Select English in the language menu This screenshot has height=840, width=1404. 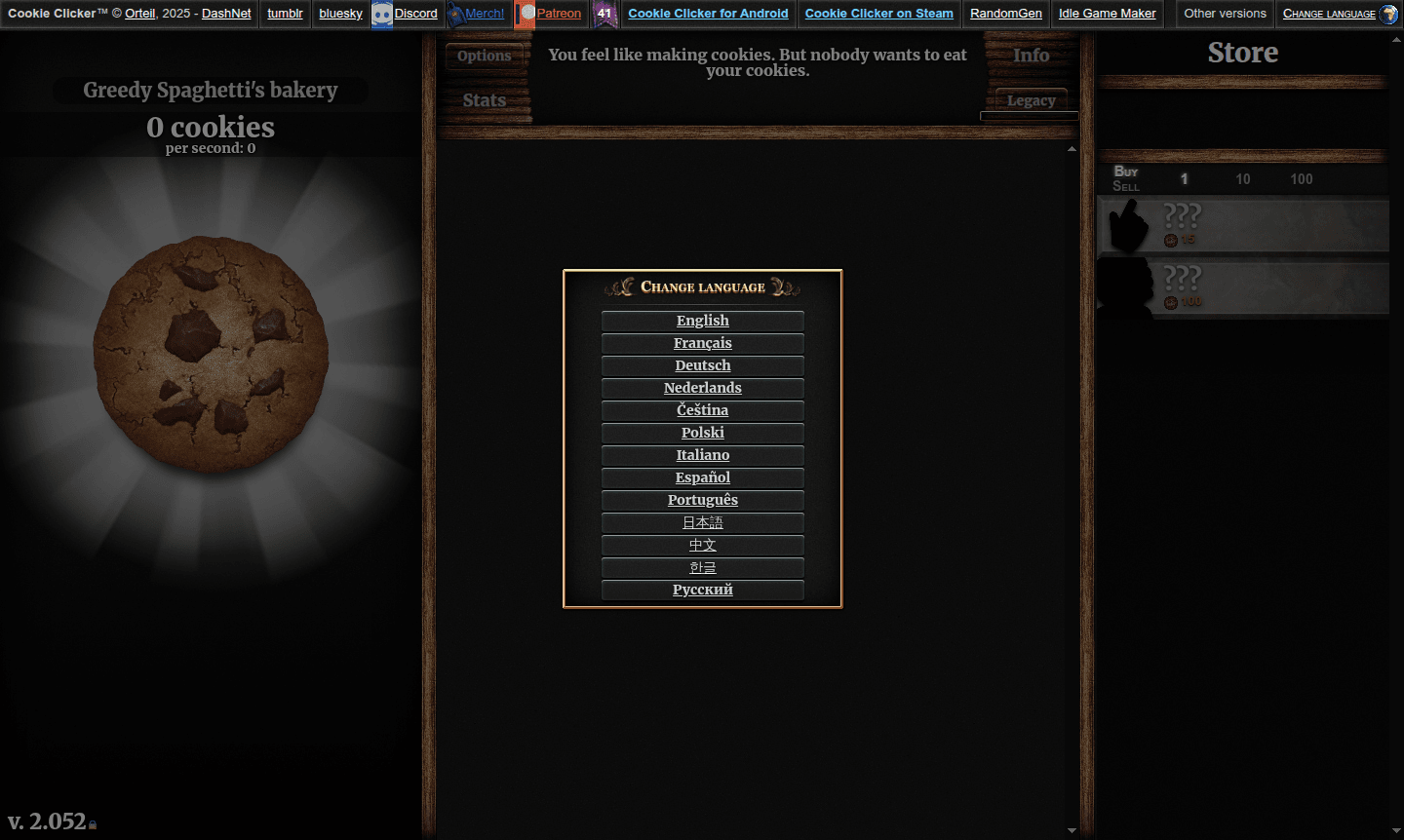click(x=702, y=321)
